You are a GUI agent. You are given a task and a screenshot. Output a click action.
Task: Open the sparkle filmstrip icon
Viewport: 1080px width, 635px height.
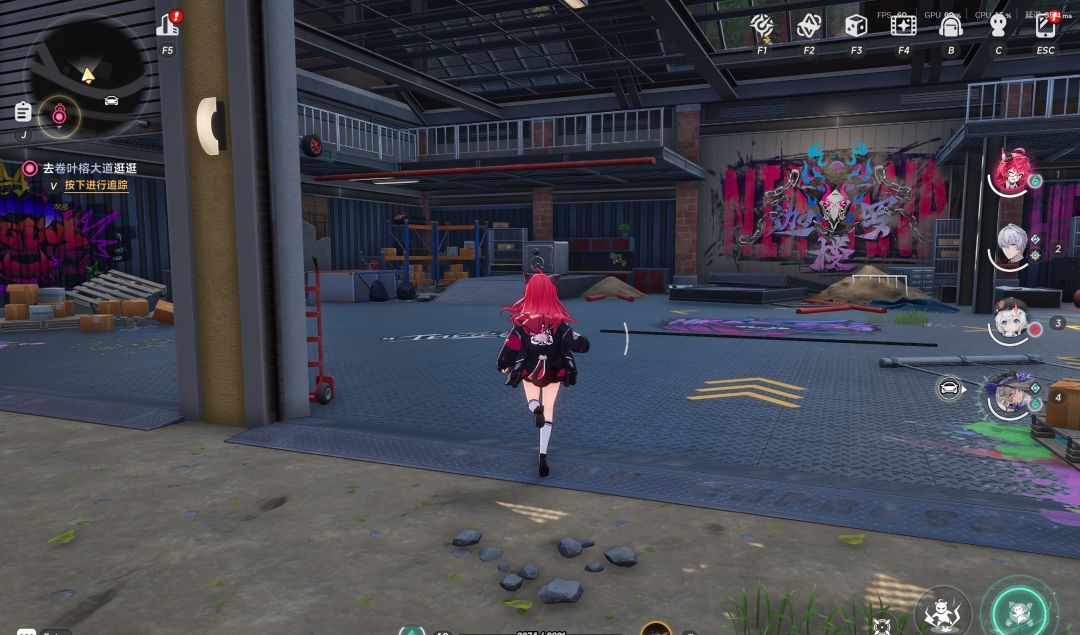click(x=903, y=26)
